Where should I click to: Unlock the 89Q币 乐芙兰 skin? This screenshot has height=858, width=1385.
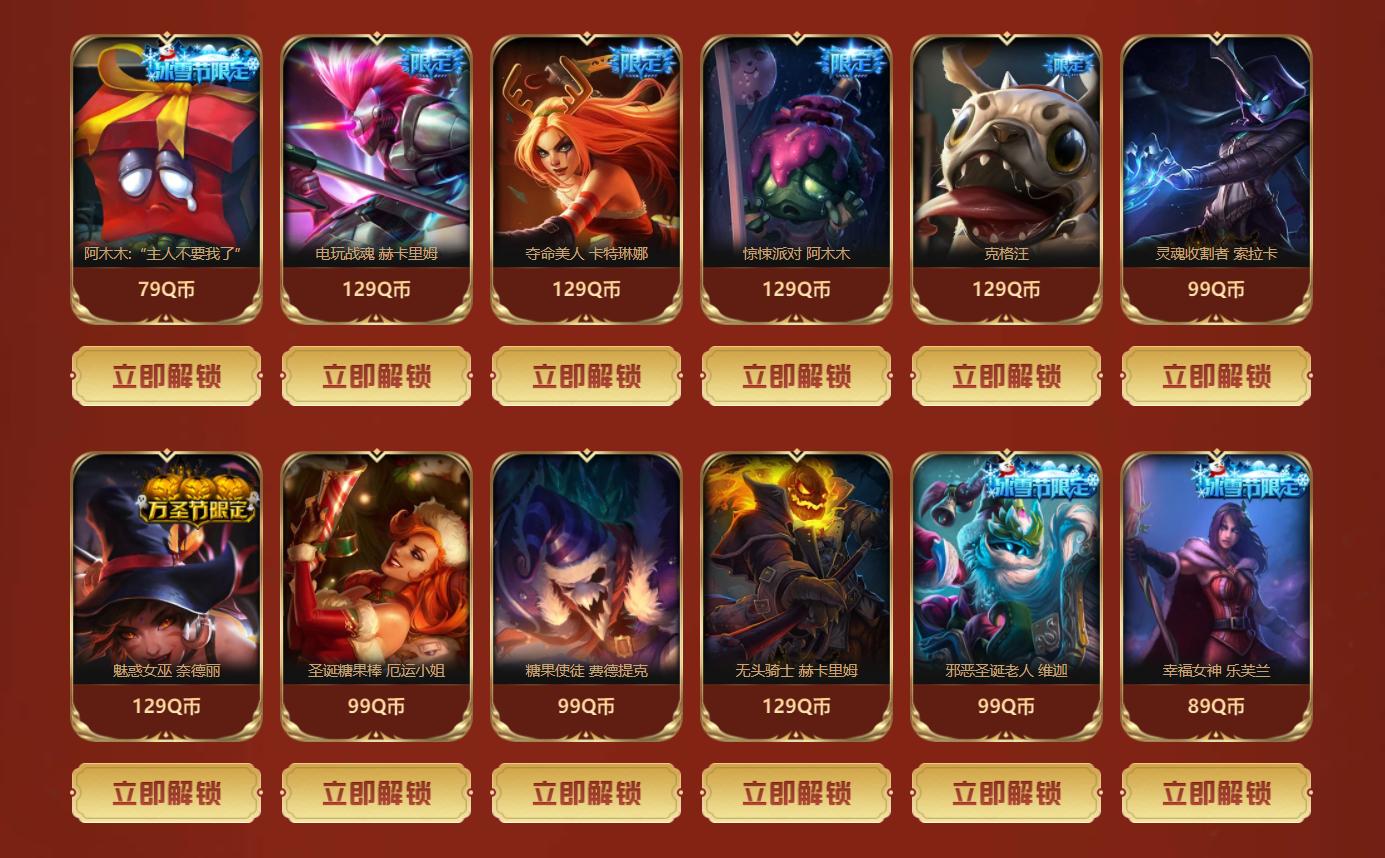pyautogui.click(x=1216, y=791)
